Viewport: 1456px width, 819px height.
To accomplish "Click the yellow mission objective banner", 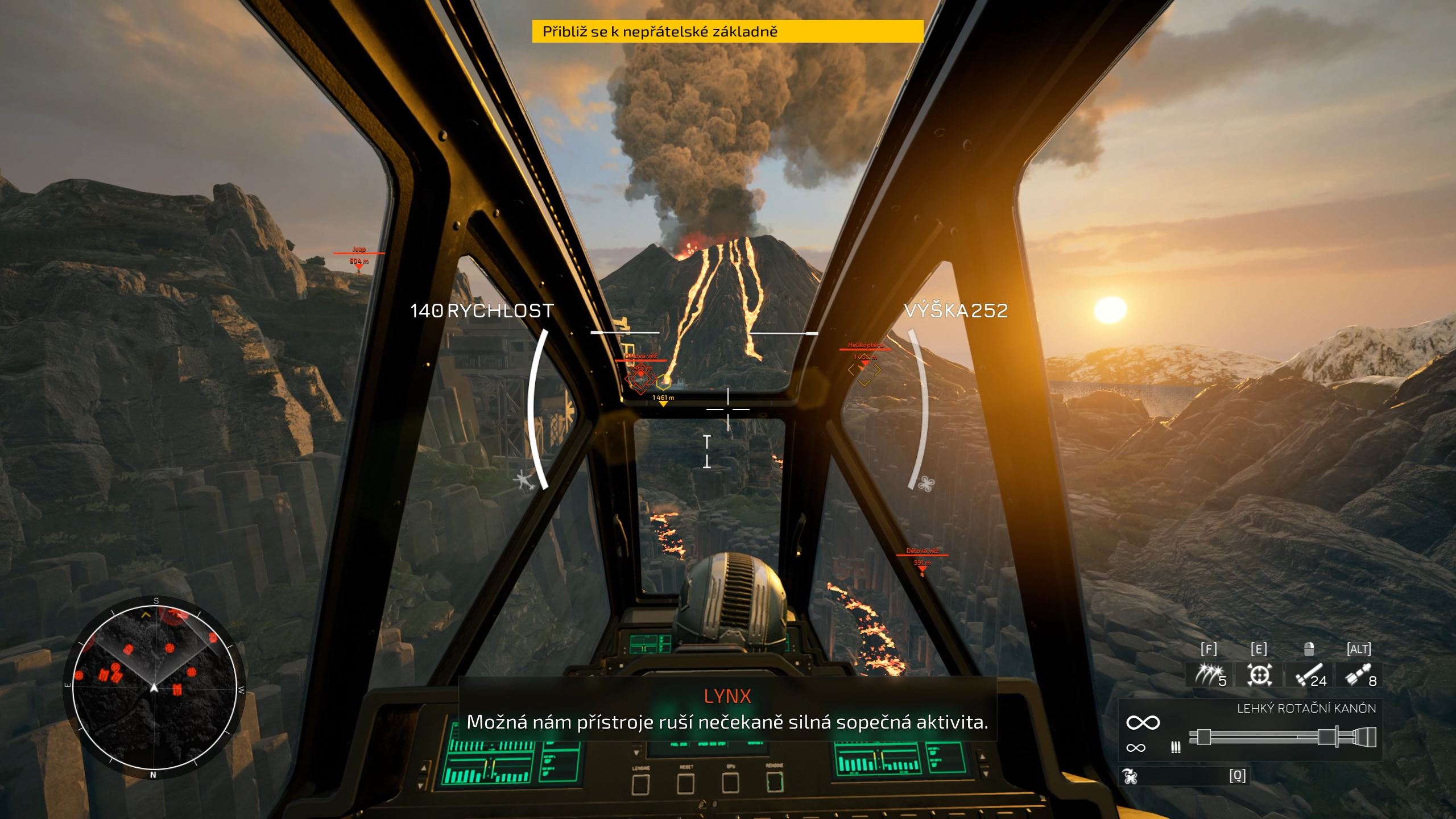I will coord(727,31).
